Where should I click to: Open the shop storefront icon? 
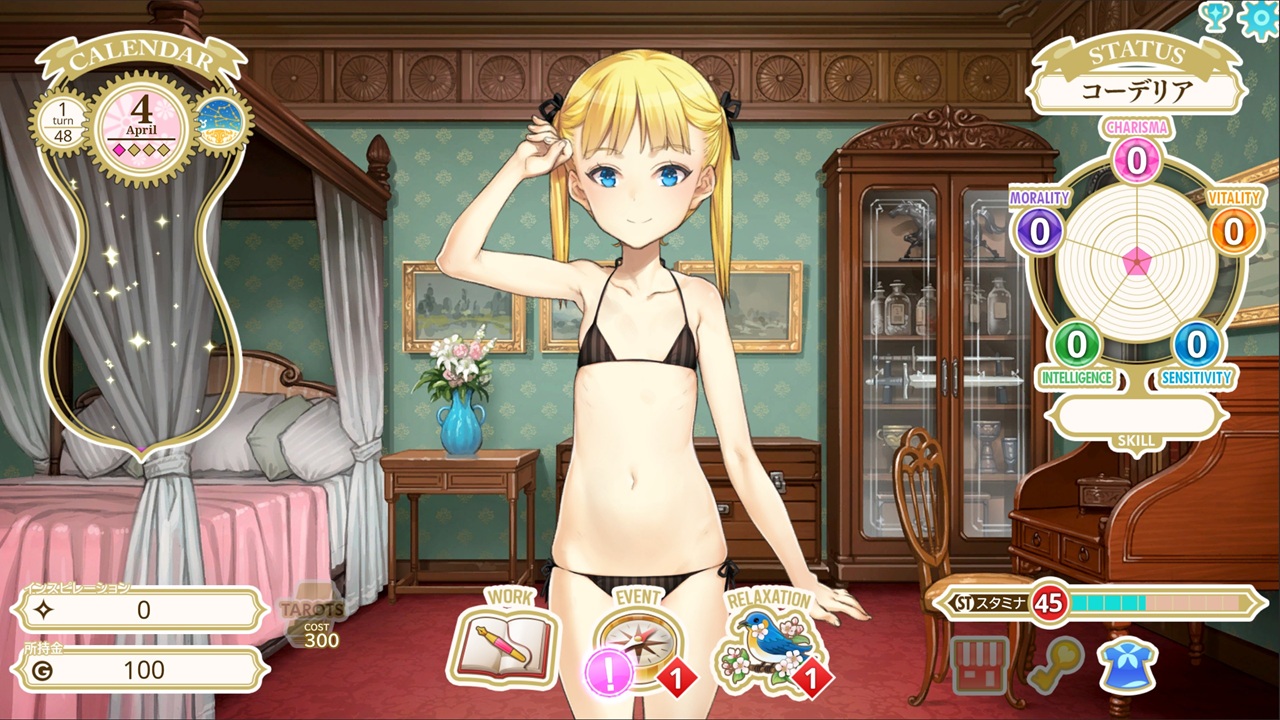pyautogui.click(x=979, y=665)
